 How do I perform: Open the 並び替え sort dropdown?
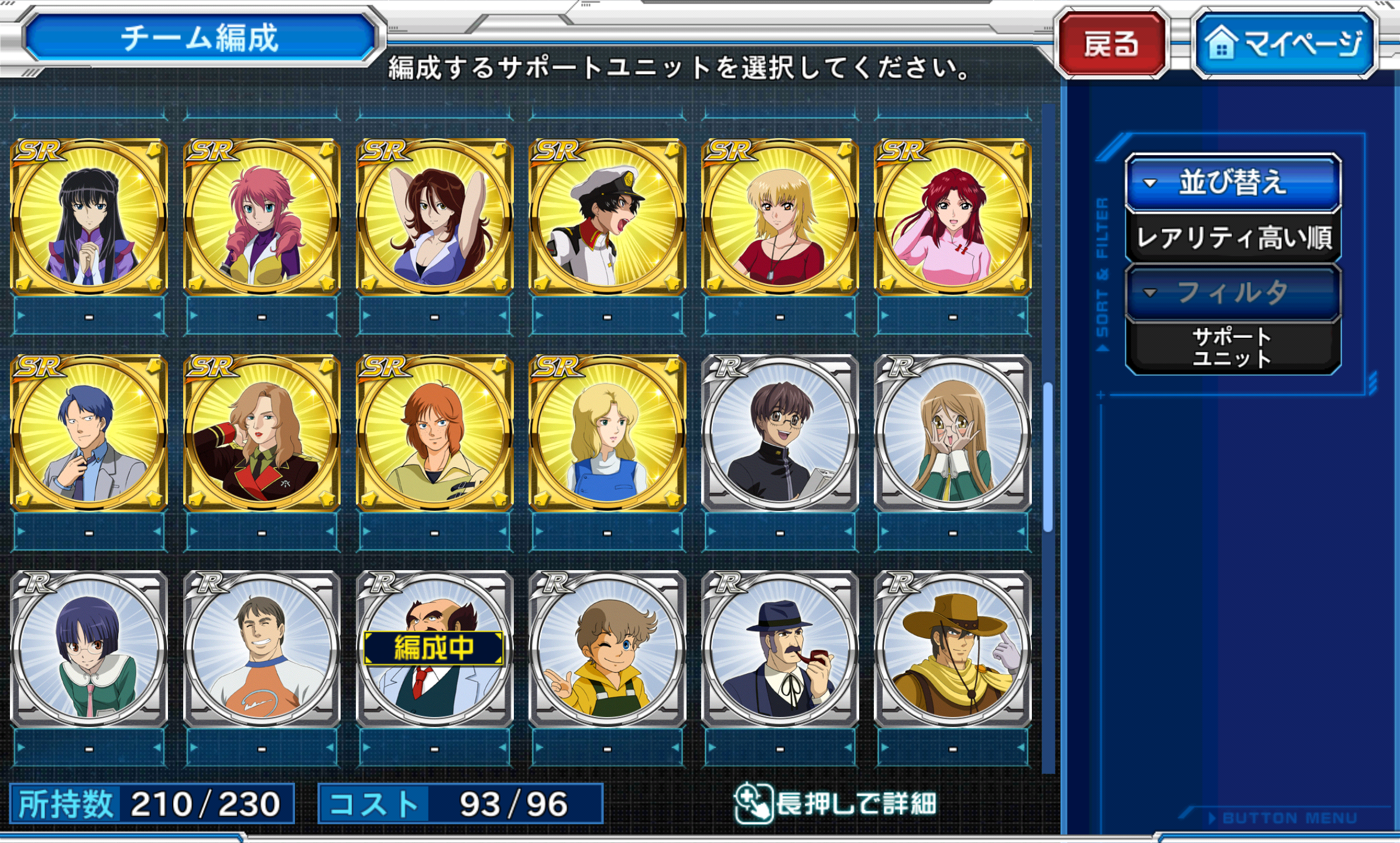1233,183
